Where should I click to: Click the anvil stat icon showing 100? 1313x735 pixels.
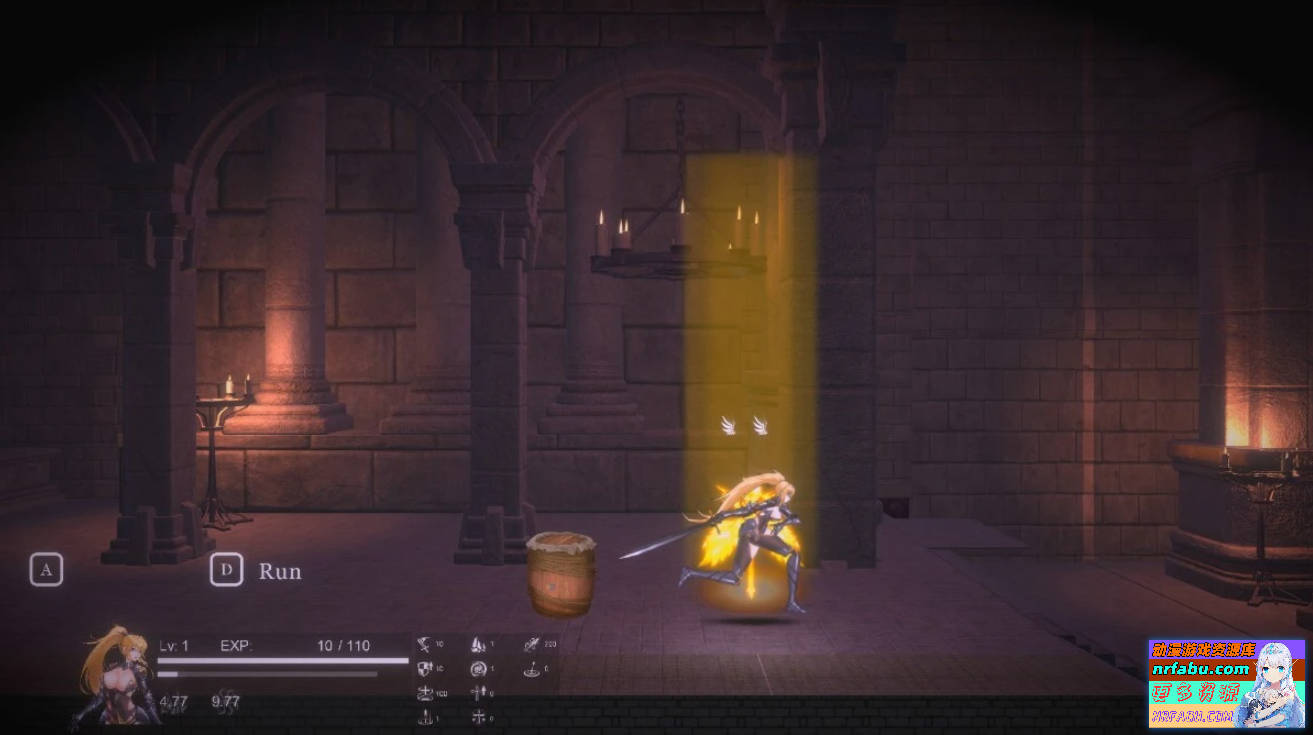425,692
